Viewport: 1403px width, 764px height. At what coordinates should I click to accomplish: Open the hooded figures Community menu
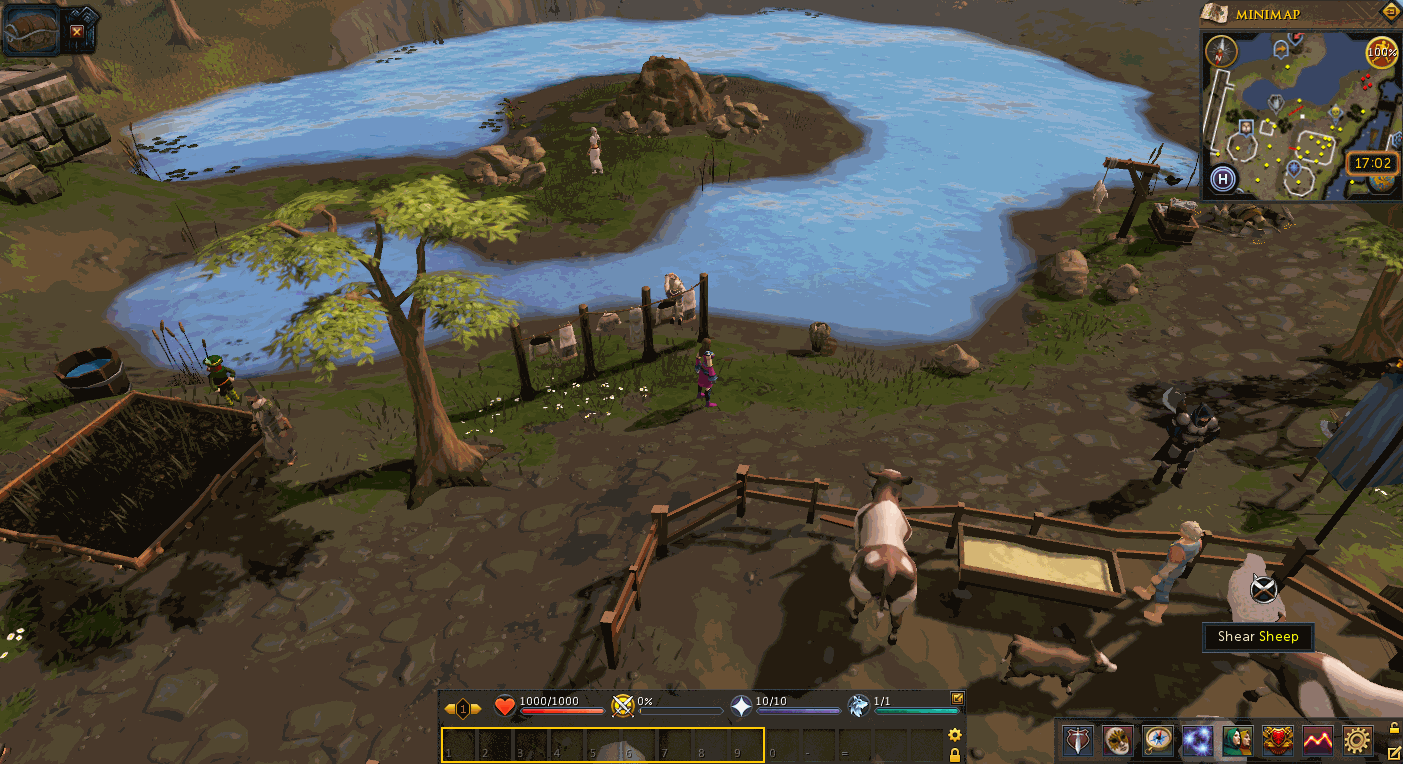click(1237, 740)
